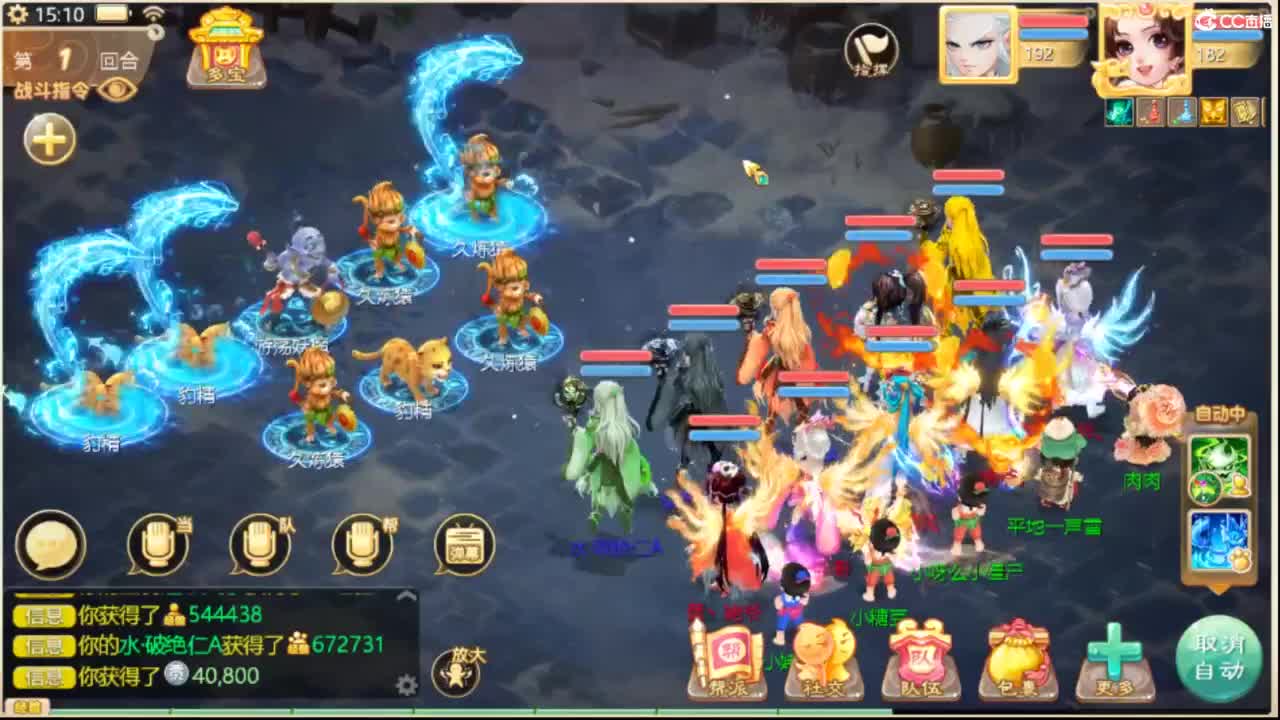This screenshot has width=1280, height=720.
Task: Click the teammate portrait showing level 182
Action: [1146, 45]
